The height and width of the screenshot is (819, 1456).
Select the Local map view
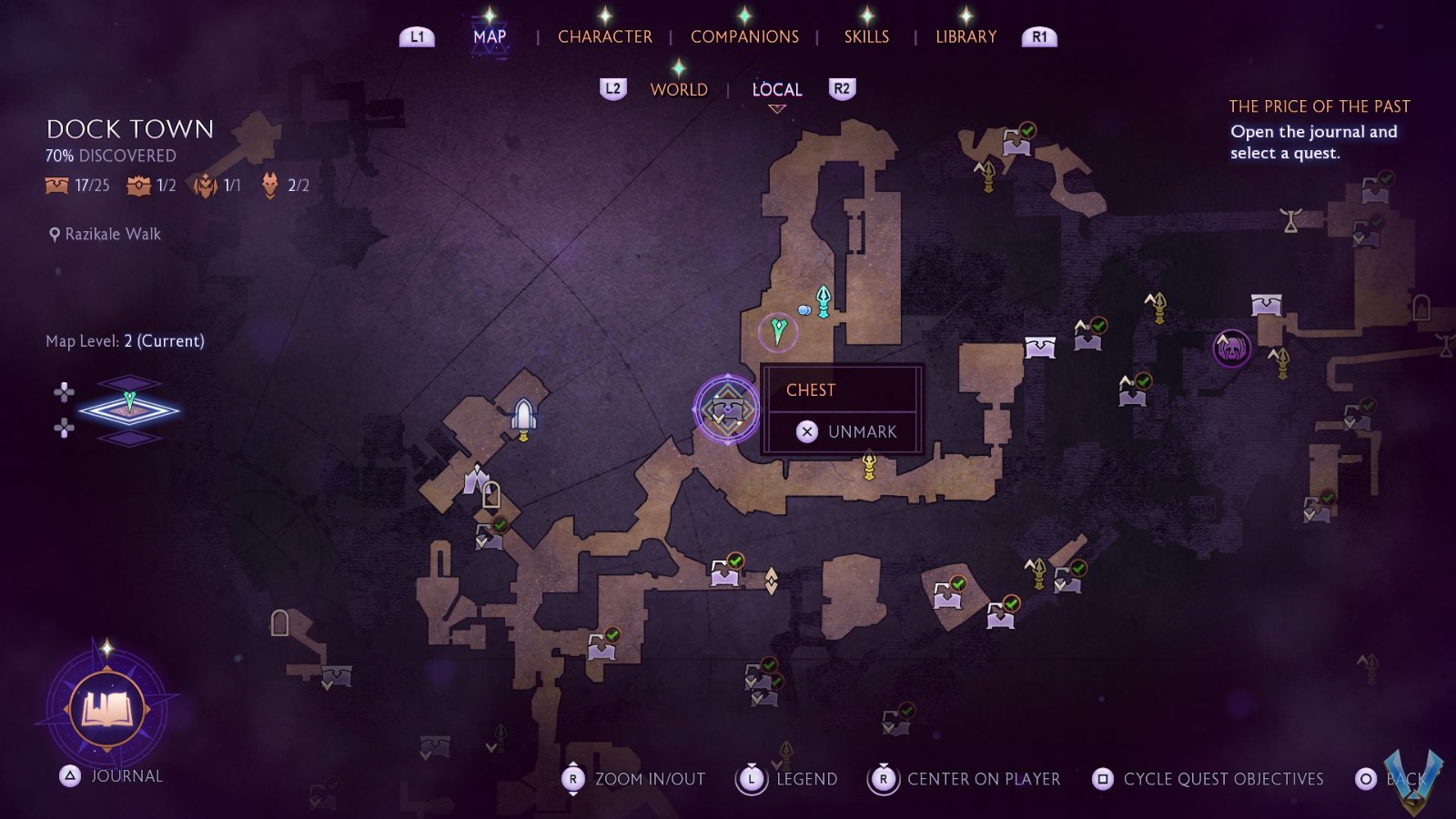click(777, 89)
